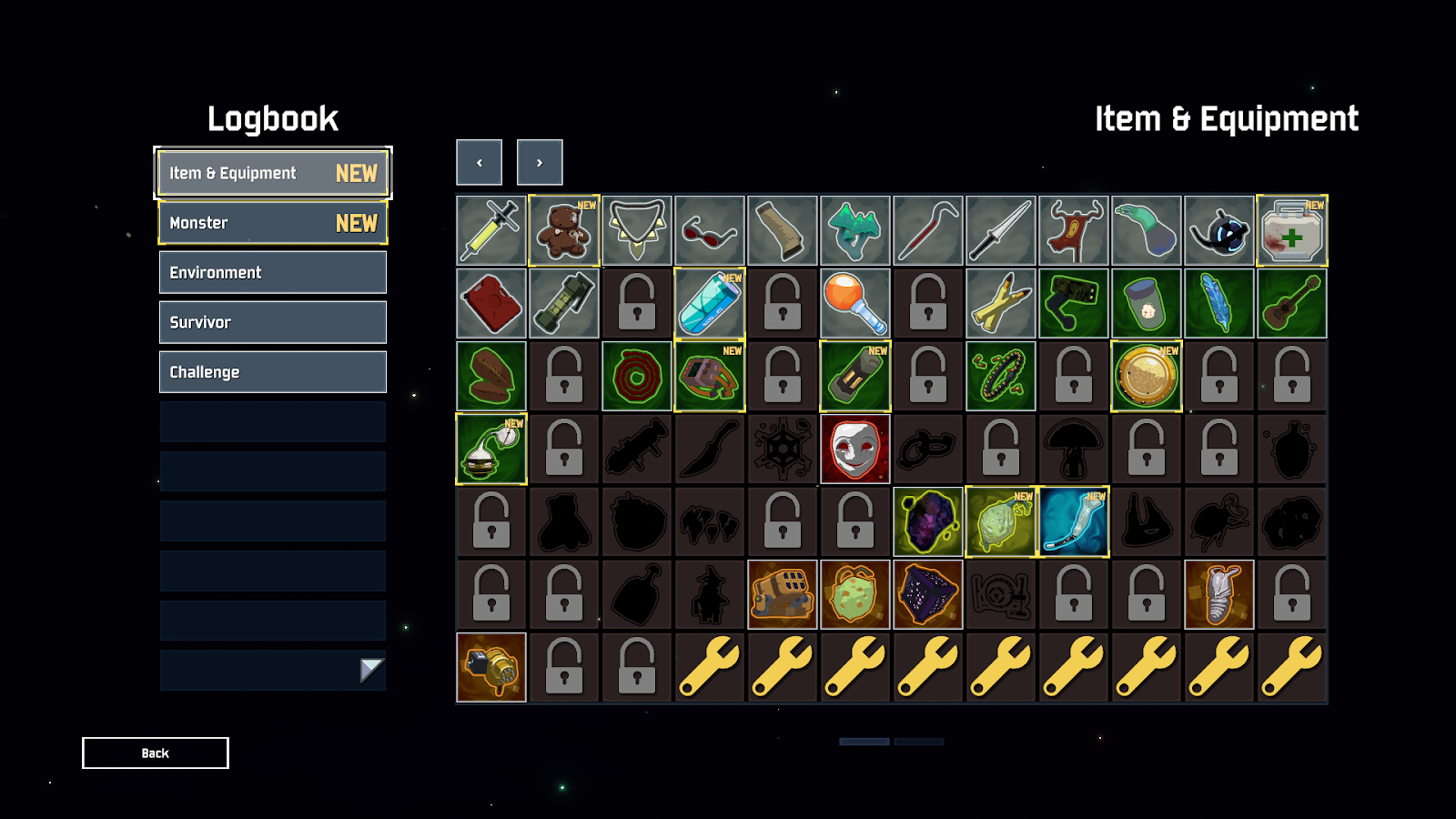The image size is (1456, 819).
Task: Select the gold coin item entry
Action: pos(1147,377)
